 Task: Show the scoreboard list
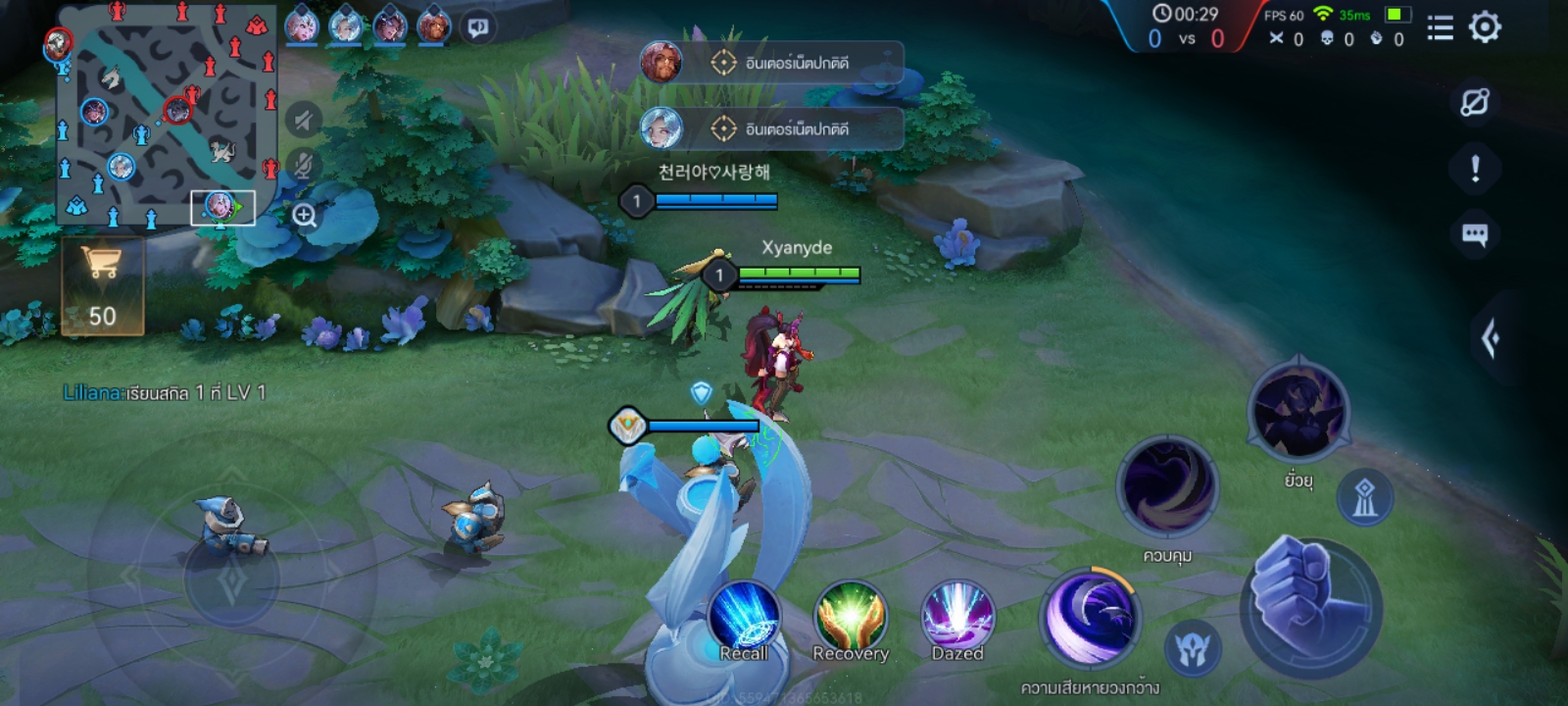click(1440, 27)
